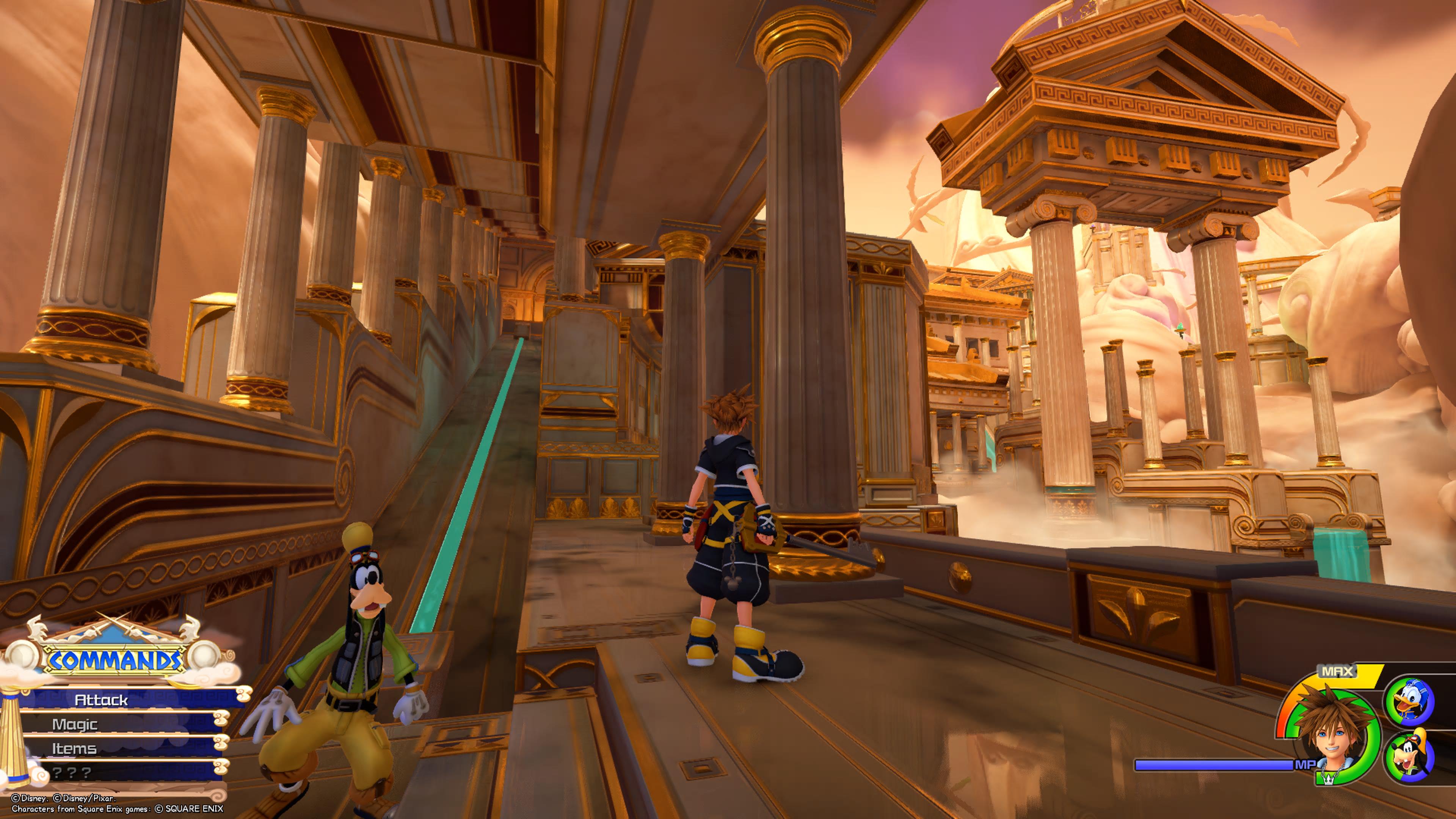
Task: Select the Attack command
Action: (x=102, y=700)
